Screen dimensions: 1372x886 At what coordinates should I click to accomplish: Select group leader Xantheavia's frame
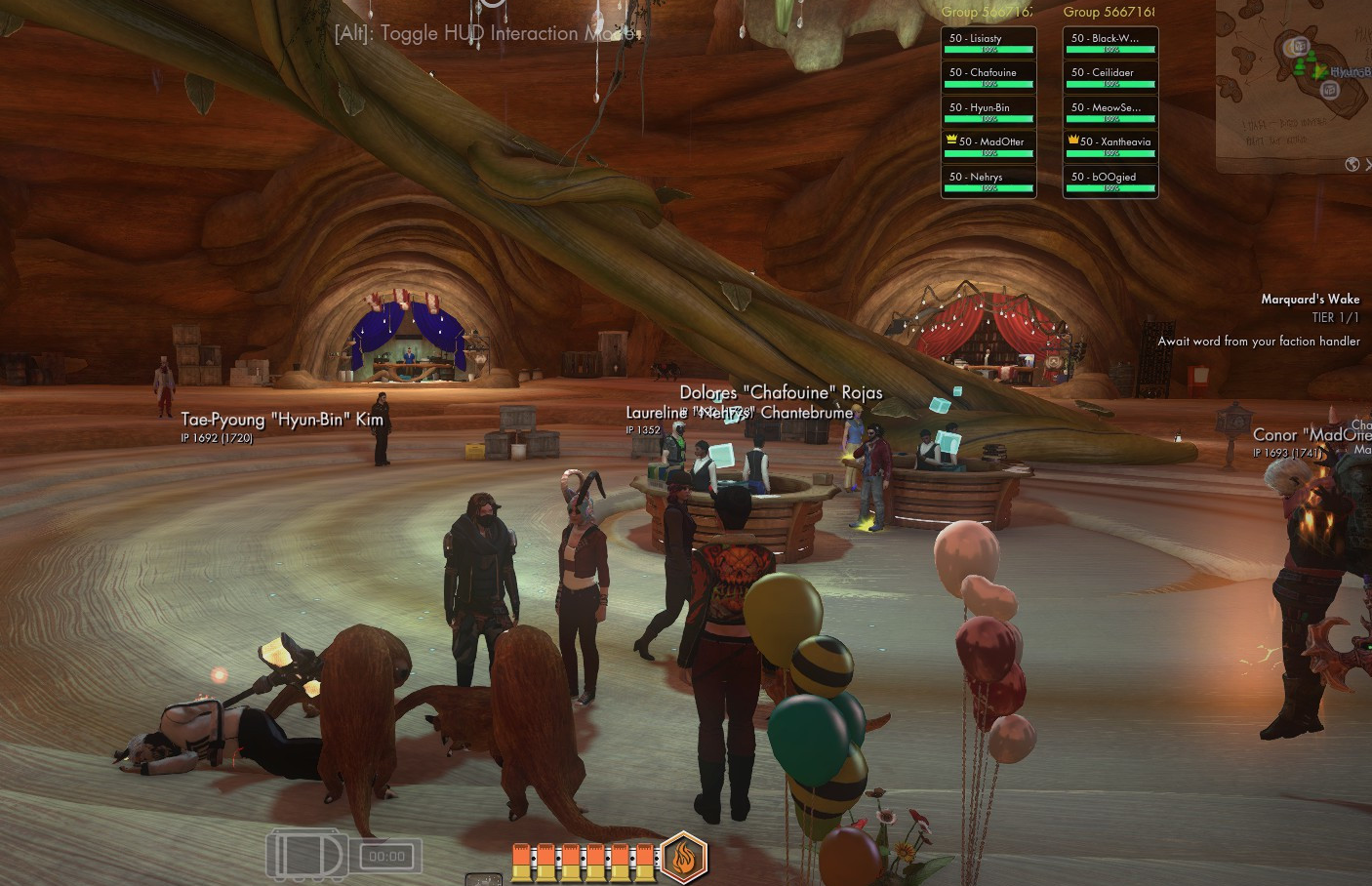tap(1110, 145)
